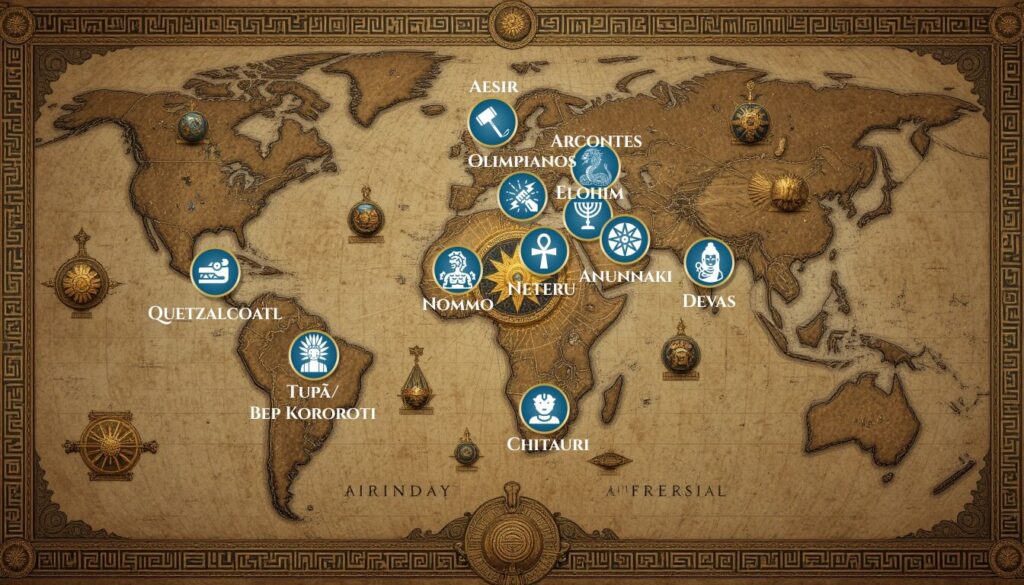This screenshot has height=585, width=1024.
Task: Click the Chitauri marker in southern Africa
Action: point(545,409)
